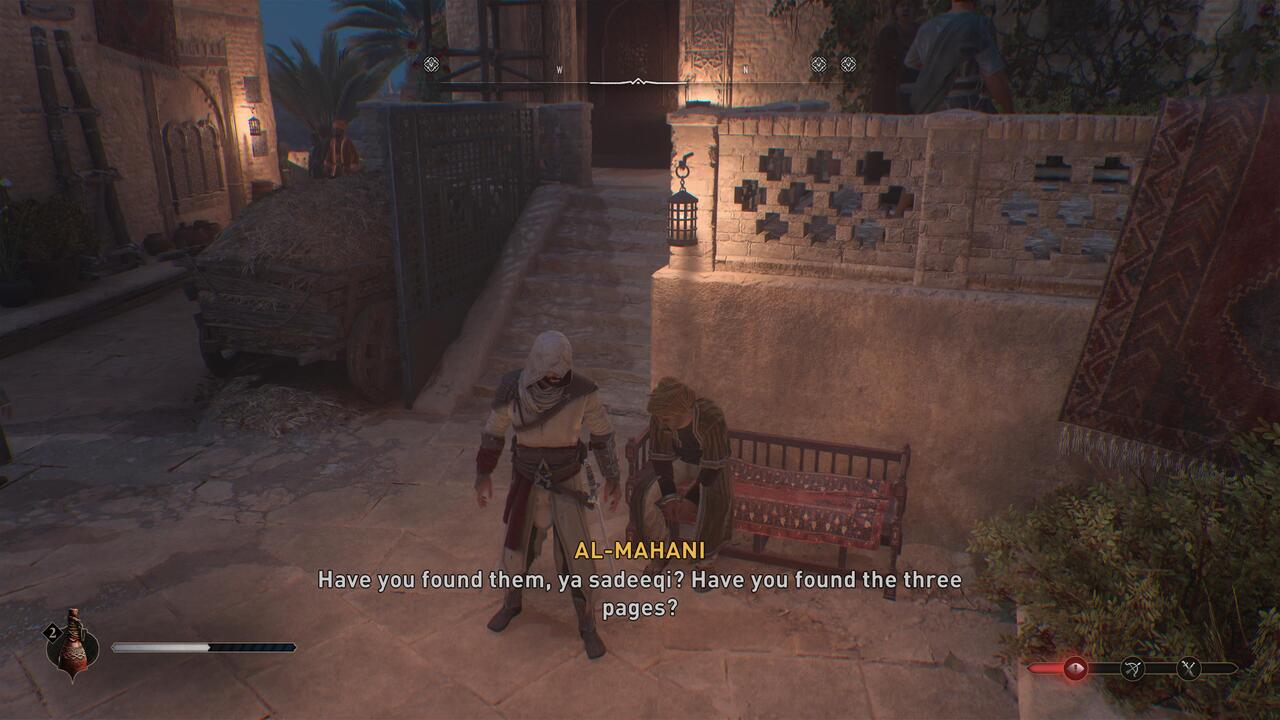The height and width of the screenshot is (720, 1280).
Task: Select the W compass direction marker
Action: point(559,68)
